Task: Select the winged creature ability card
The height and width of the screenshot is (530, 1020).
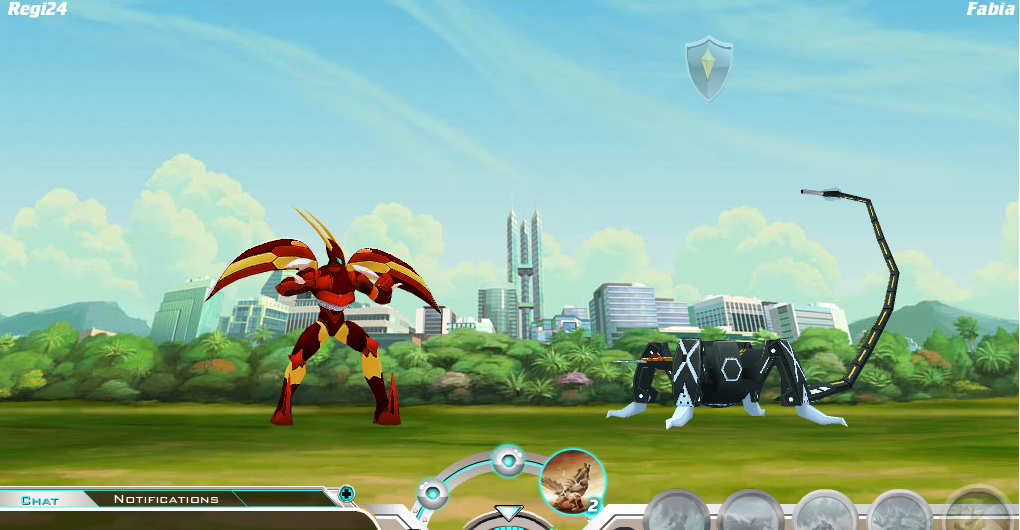Action: pyautogui.click(x=572, y=481)
